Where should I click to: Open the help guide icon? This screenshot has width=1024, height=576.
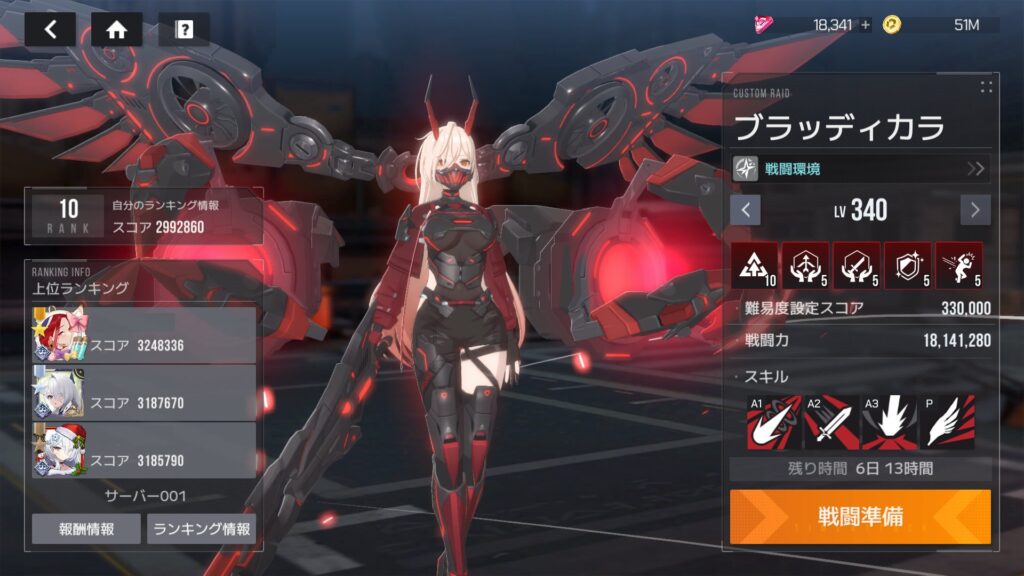(184, 29)
